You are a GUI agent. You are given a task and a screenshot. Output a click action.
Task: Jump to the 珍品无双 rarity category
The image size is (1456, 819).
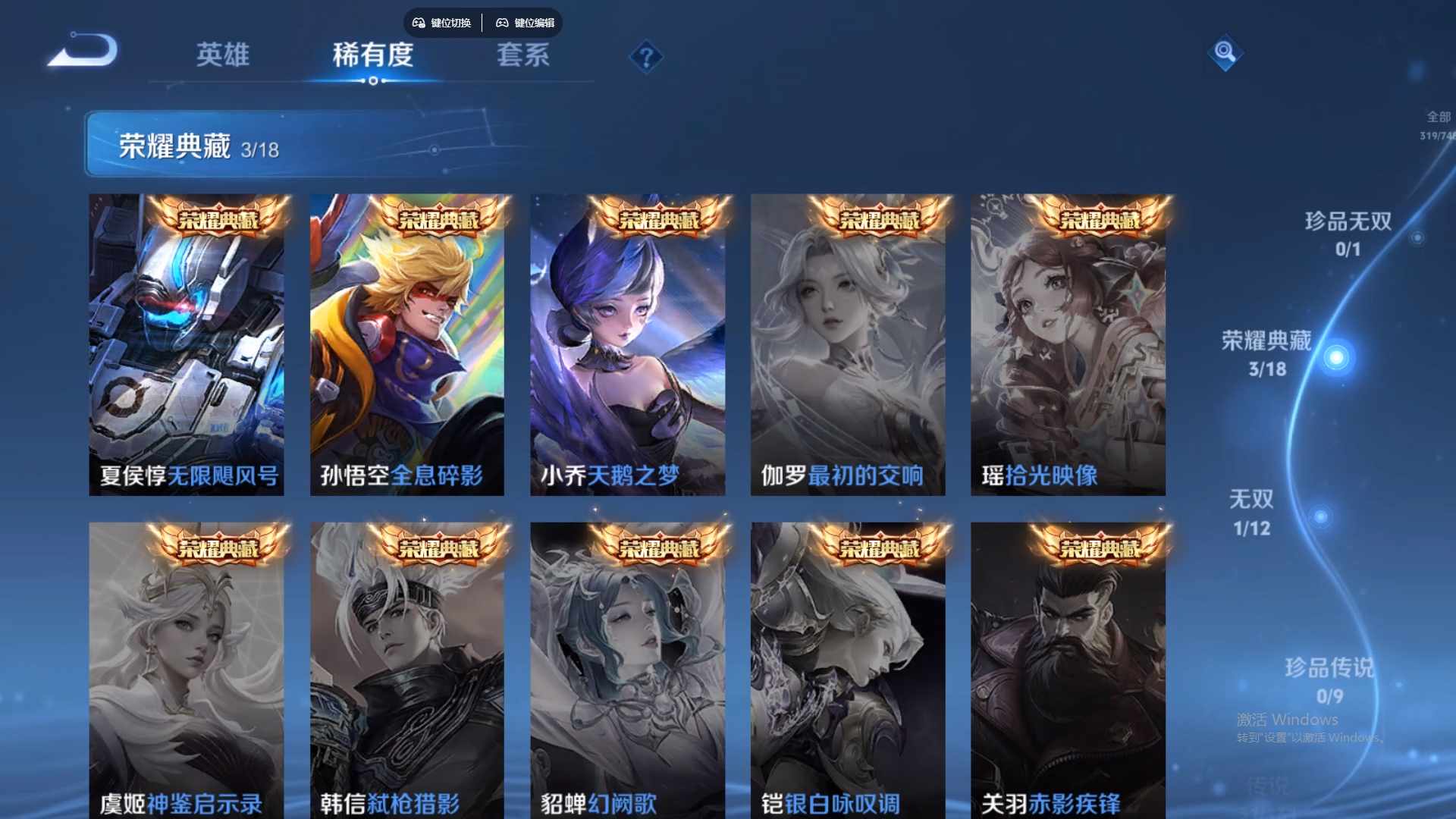pos(1348,233)
